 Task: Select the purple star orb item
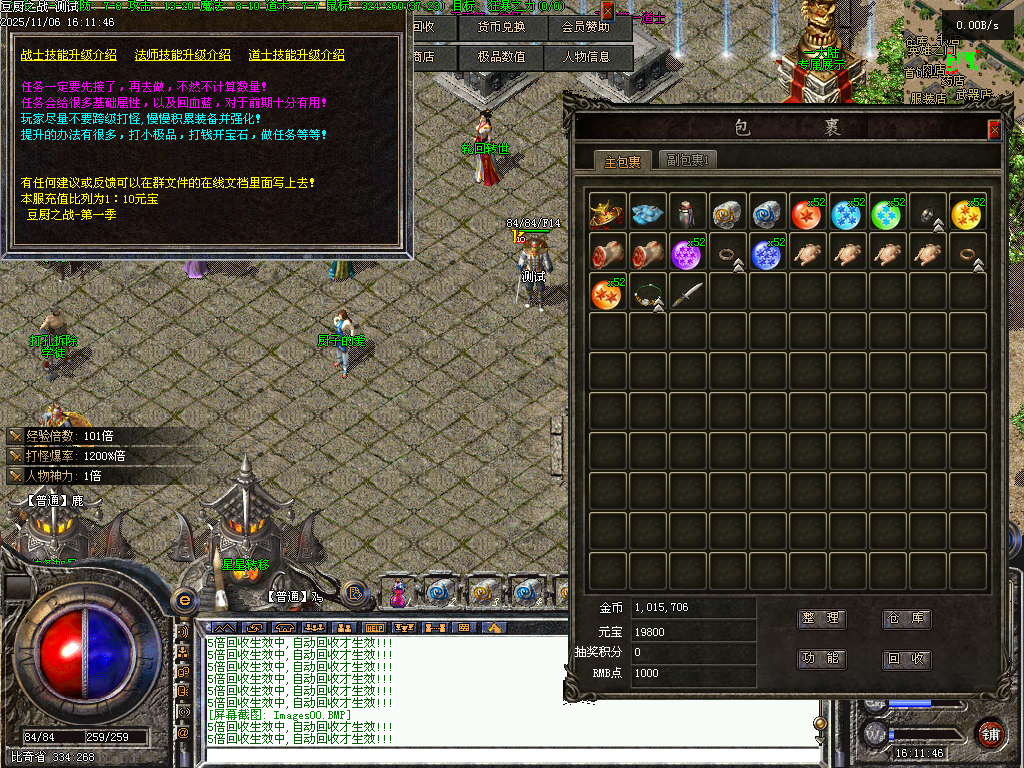687,253
